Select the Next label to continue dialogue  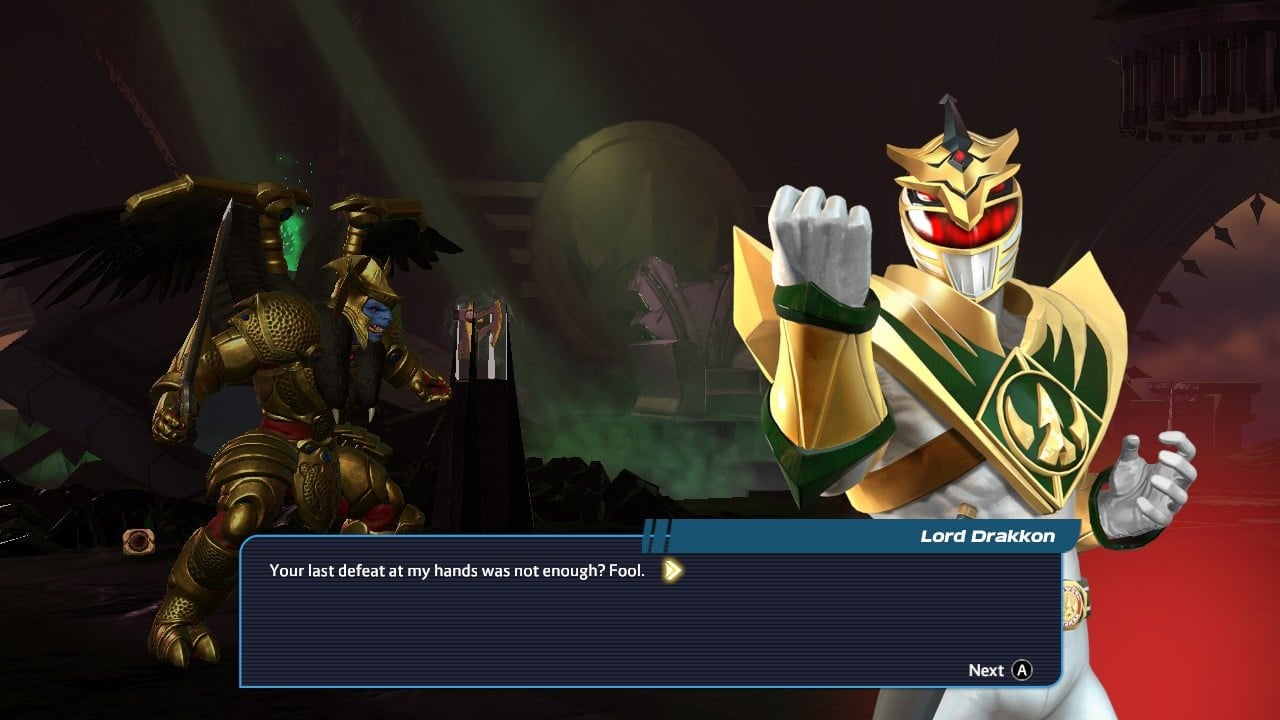point(986,670)
